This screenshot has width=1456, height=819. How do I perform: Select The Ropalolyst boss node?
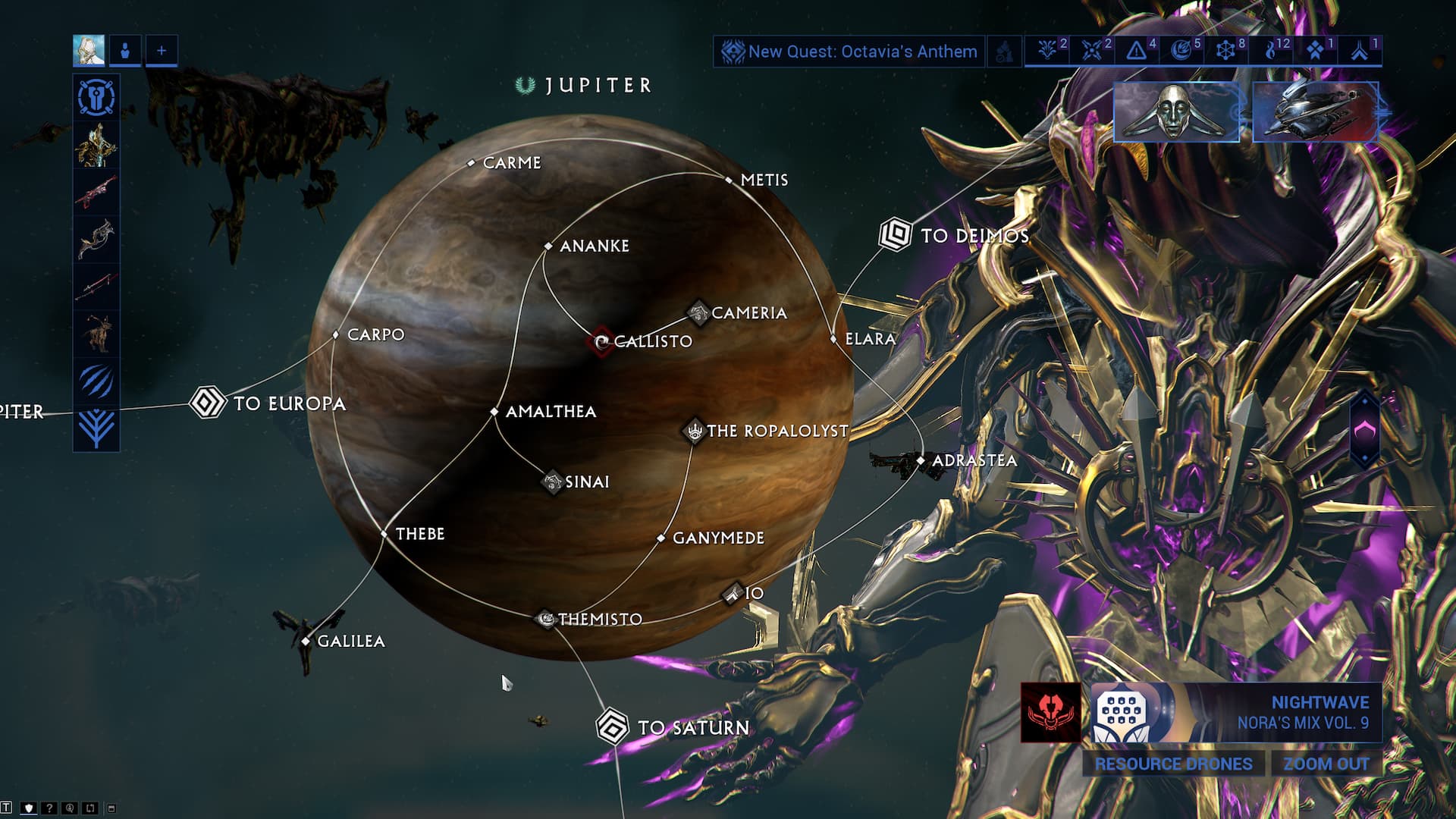694,431
